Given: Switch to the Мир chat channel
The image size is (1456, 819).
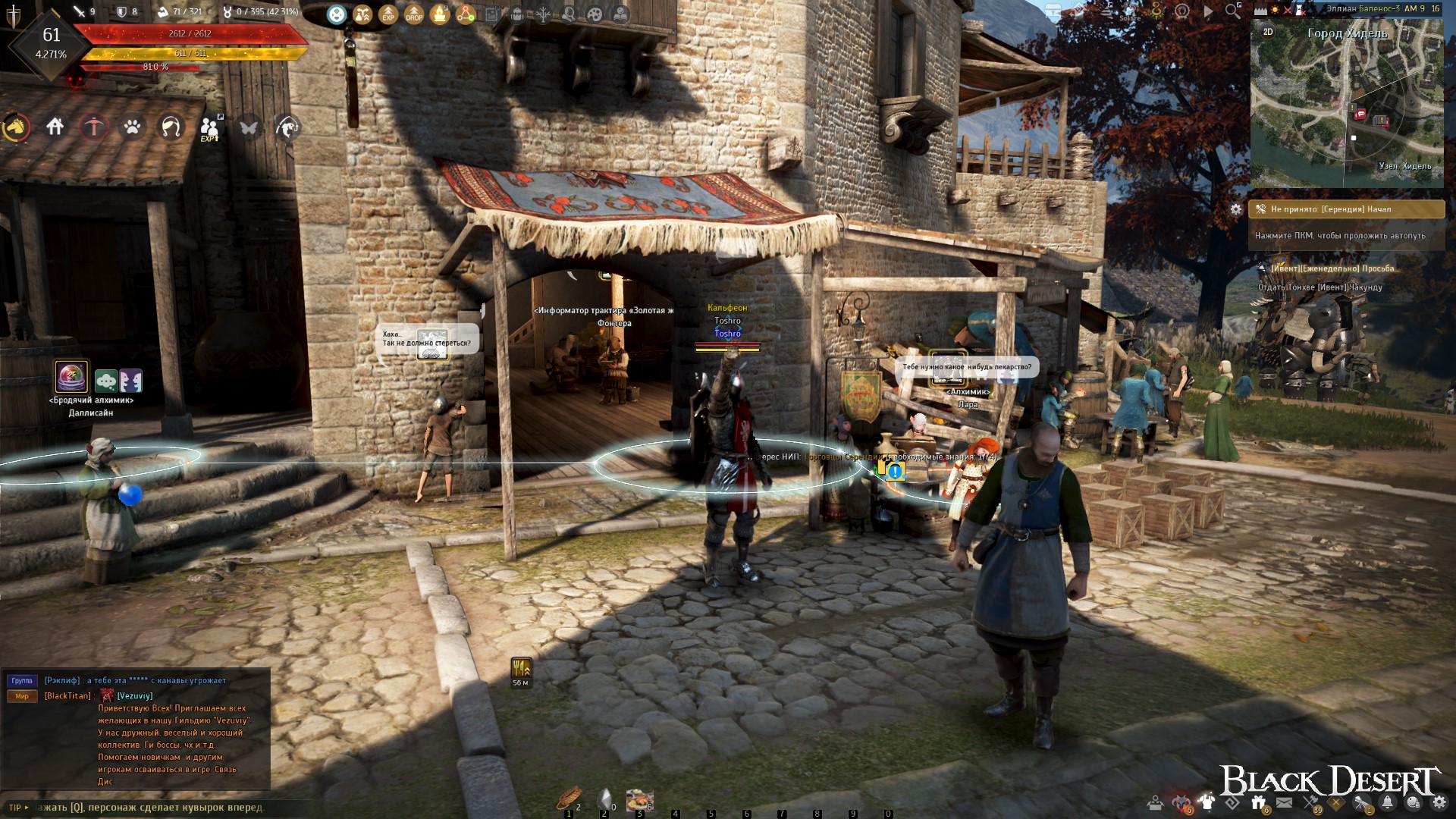Looking at the screenshot, I should point(22,696).
